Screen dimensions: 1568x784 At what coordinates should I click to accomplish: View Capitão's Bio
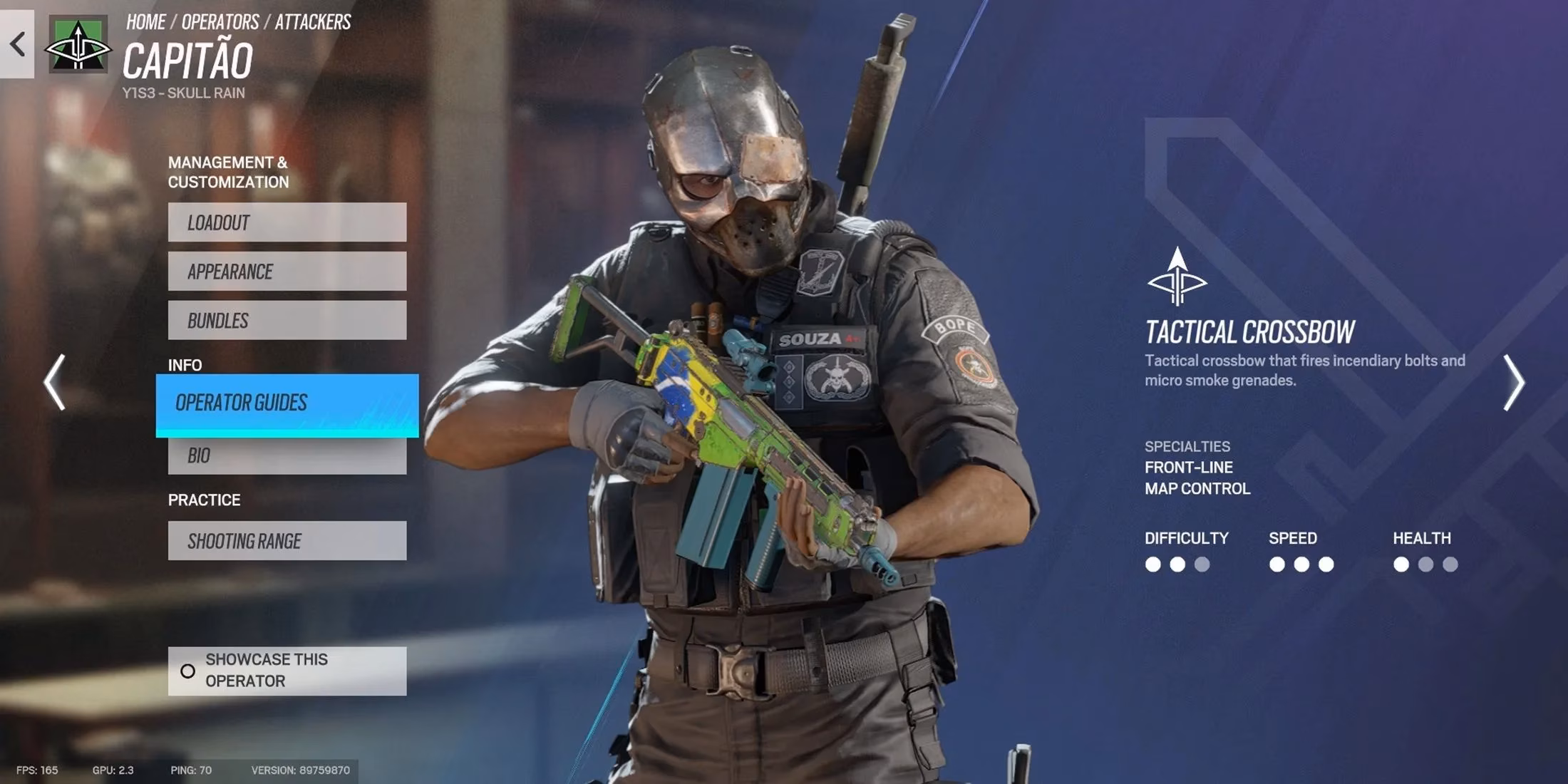pyautogui.click(x=287, y=455)
